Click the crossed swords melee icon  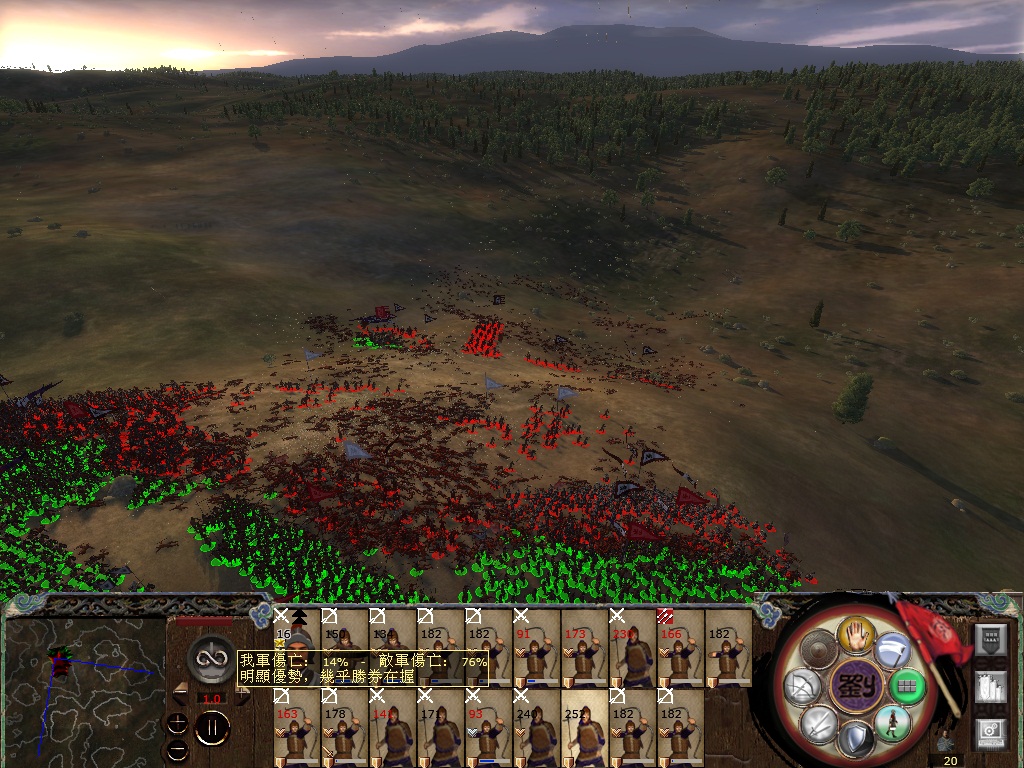[x=819, y=723]
